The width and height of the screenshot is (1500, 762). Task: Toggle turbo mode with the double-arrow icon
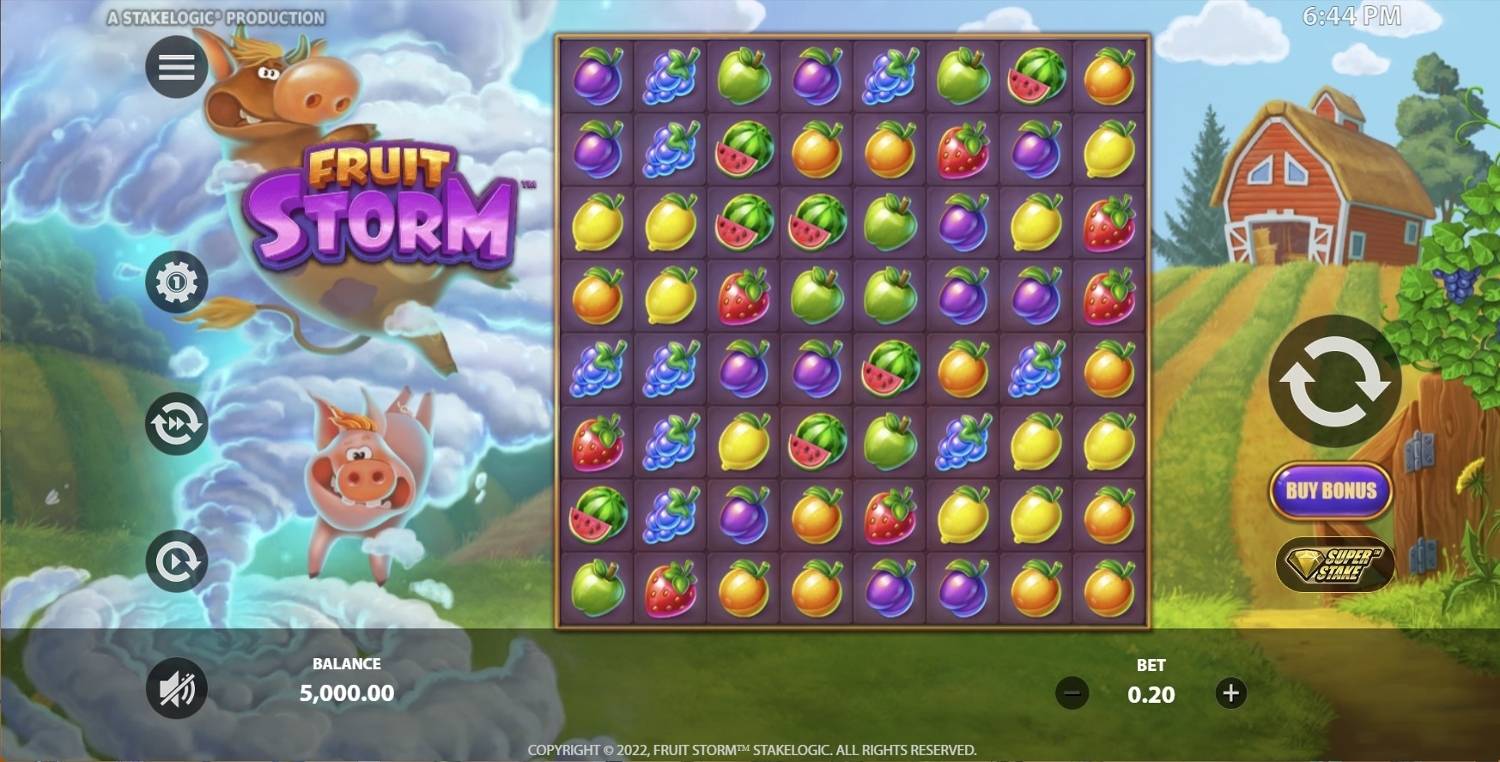pyautogui.click(x=177, y=423)
